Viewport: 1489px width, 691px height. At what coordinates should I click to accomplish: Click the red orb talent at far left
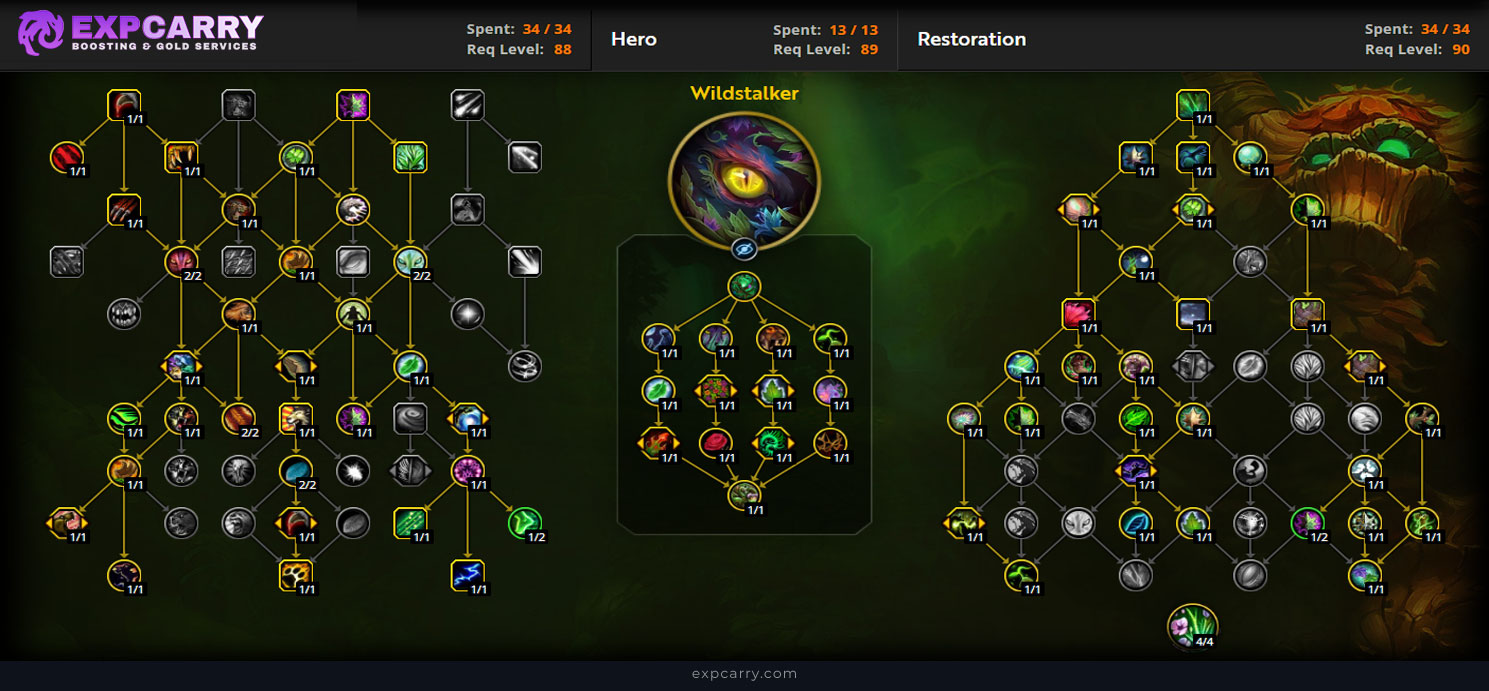67,157
